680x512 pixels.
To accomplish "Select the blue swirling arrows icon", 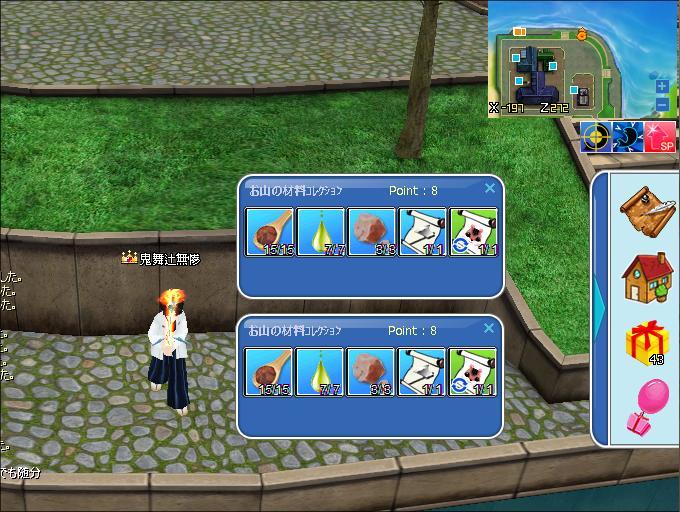I will (x=628, y=136).
